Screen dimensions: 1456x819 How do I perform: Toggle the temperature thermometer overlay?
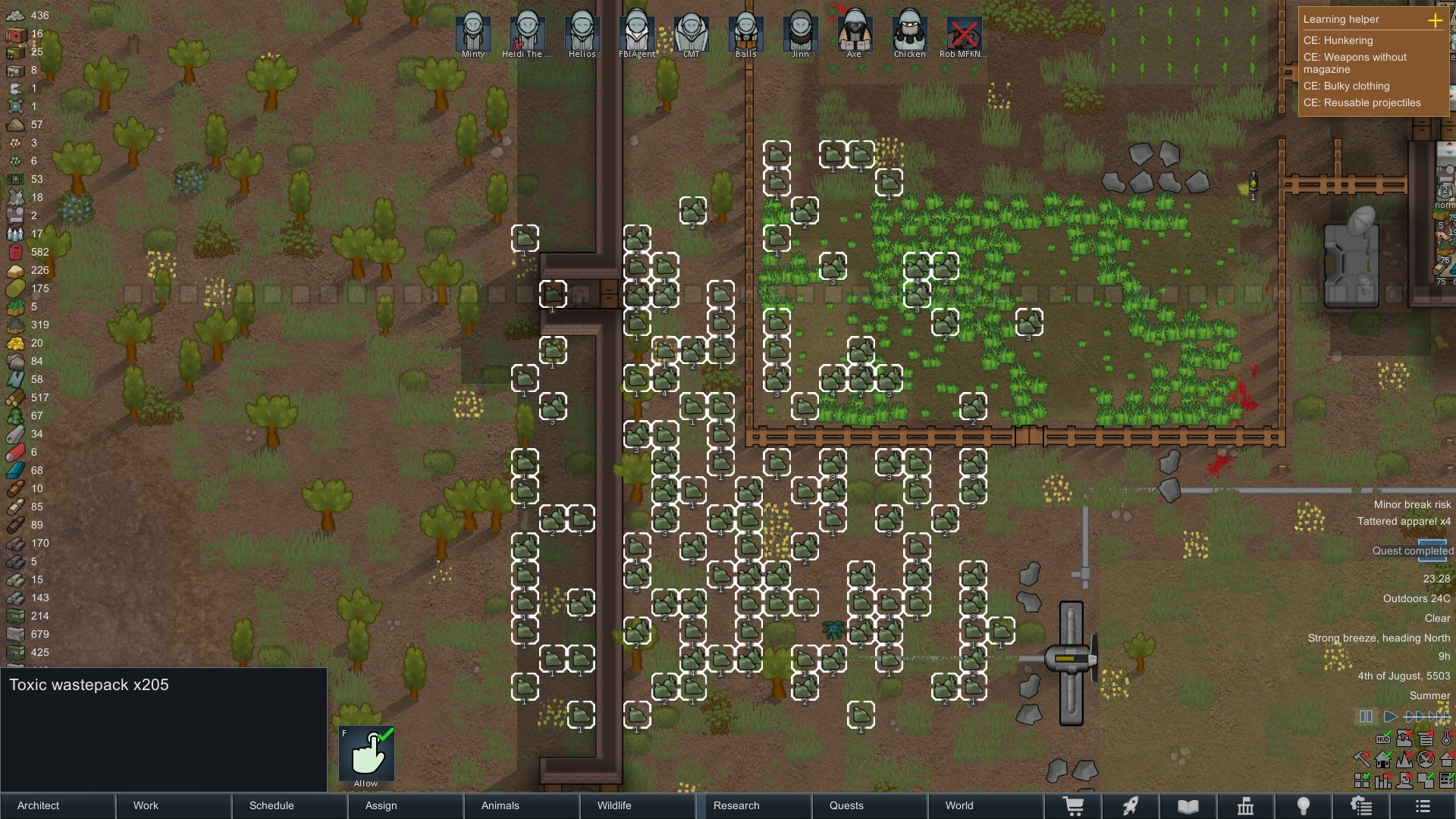(x=1446, y=739)
